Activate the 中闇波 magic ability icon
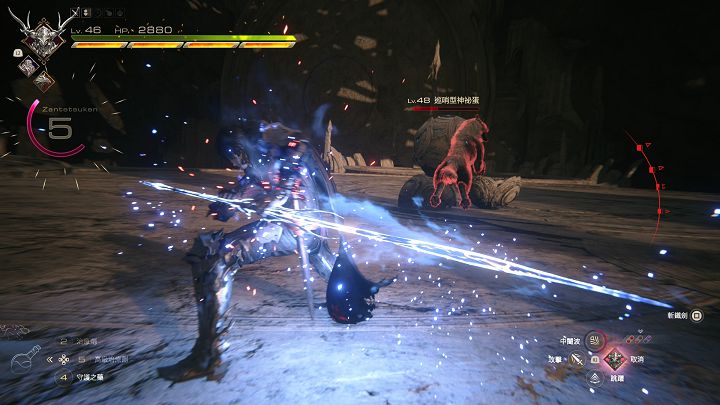 (594, 340)
